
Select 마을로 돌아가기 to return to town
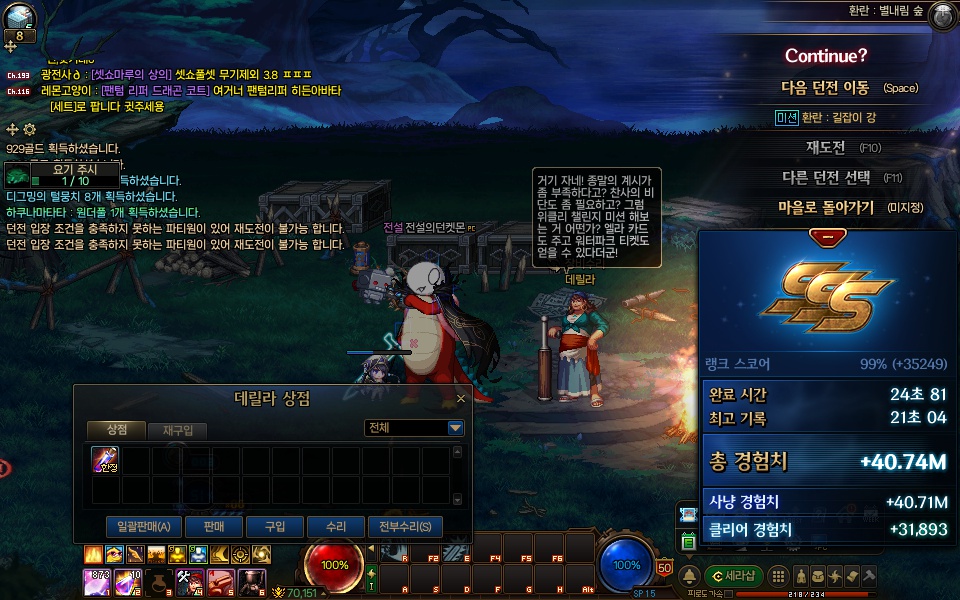[x=826, y=208]
